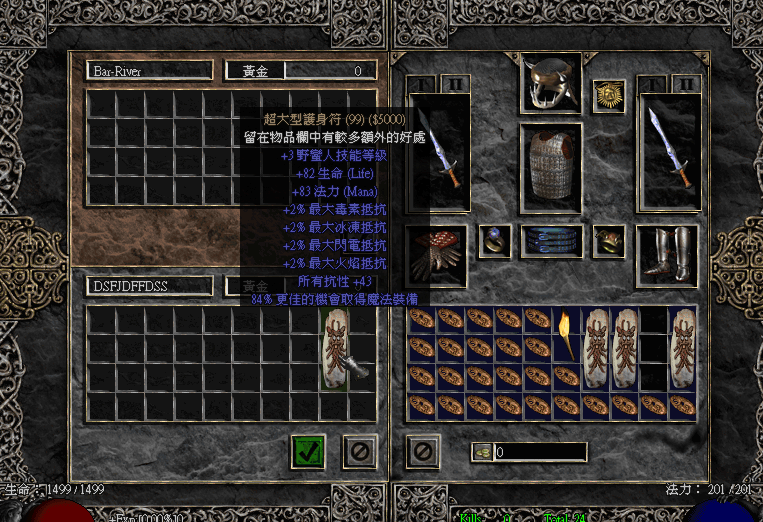
Task: Select the metal boots slot
Action: coord(667,255)
